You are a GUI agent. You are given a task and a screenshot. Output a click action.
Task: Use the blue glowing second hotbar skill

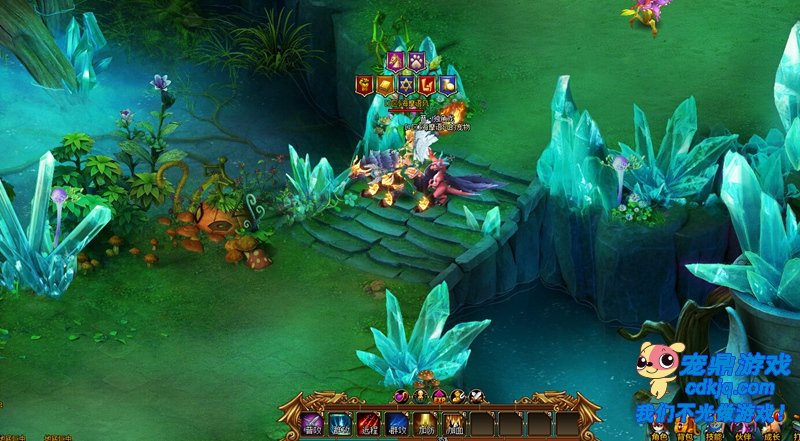(x=340, y=425)
